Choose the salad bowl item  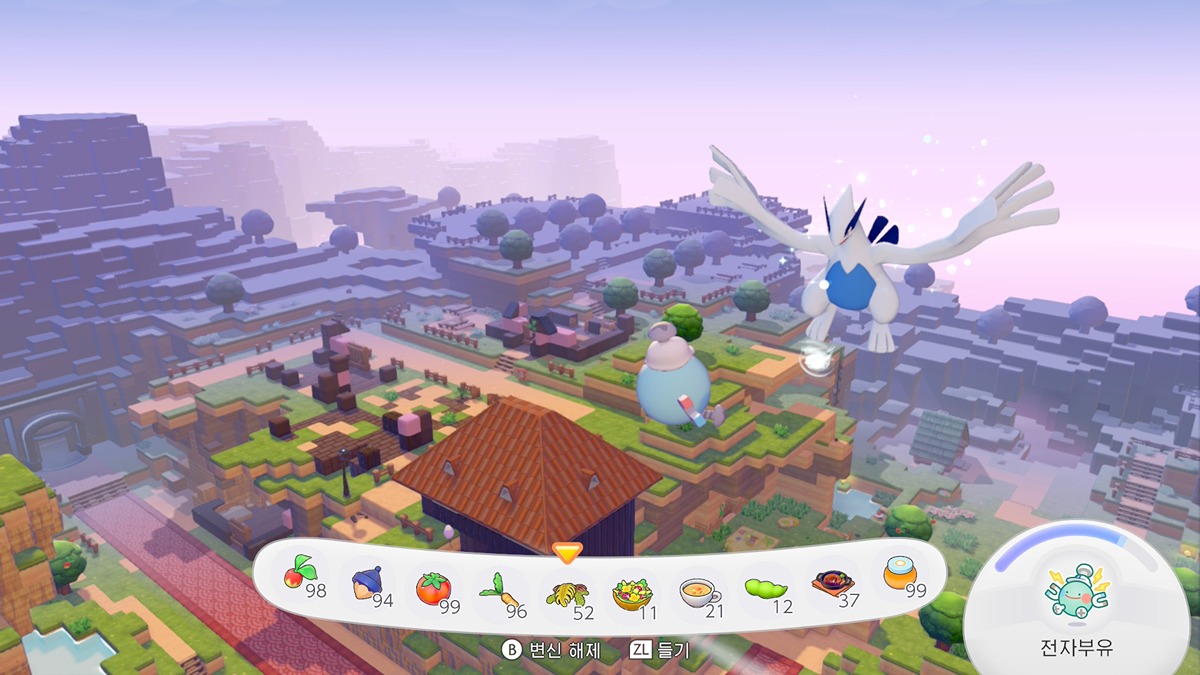[632, 592]
